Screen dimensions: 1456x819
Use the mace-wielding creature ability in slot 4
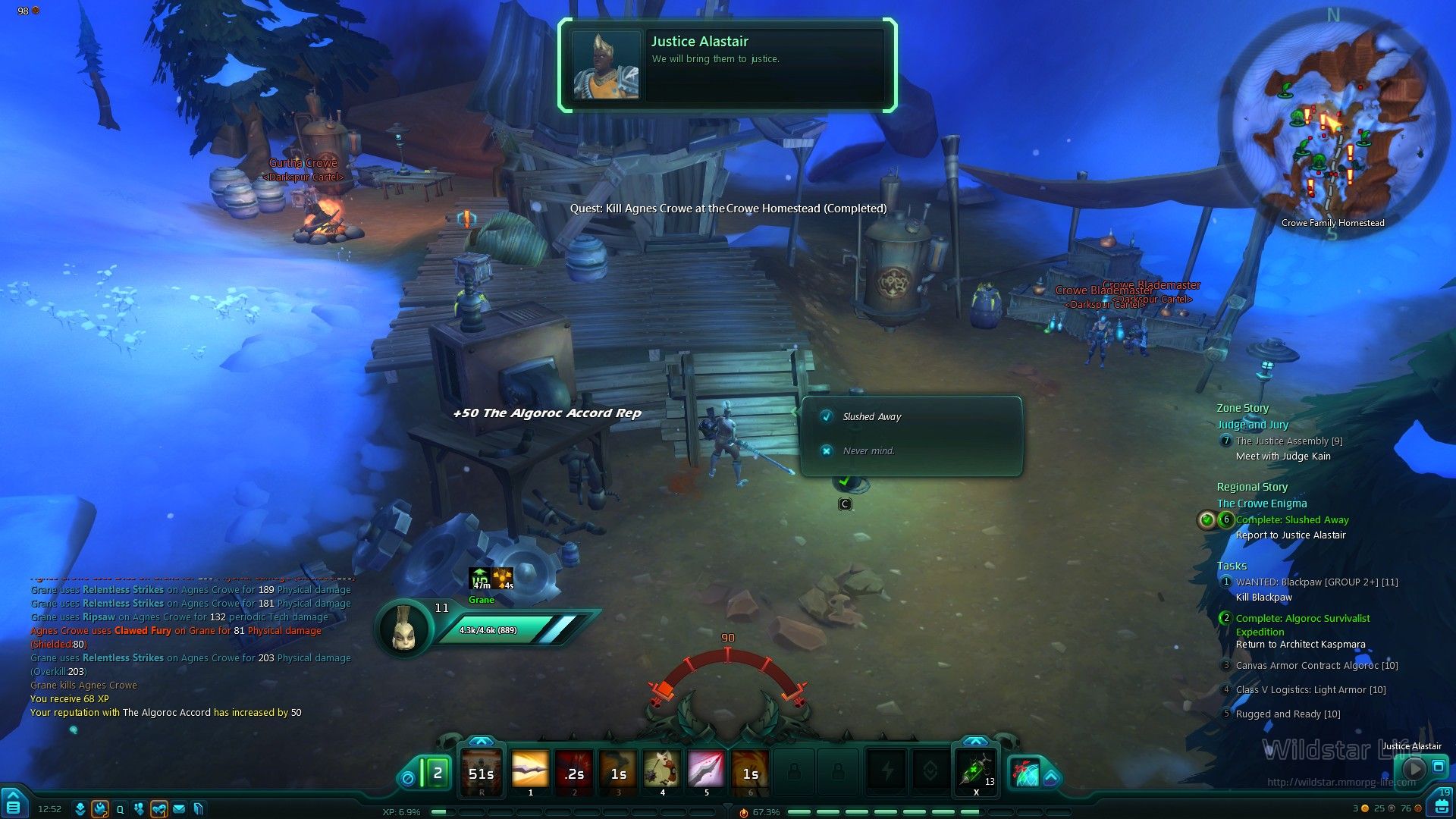(x=662, y=772)
